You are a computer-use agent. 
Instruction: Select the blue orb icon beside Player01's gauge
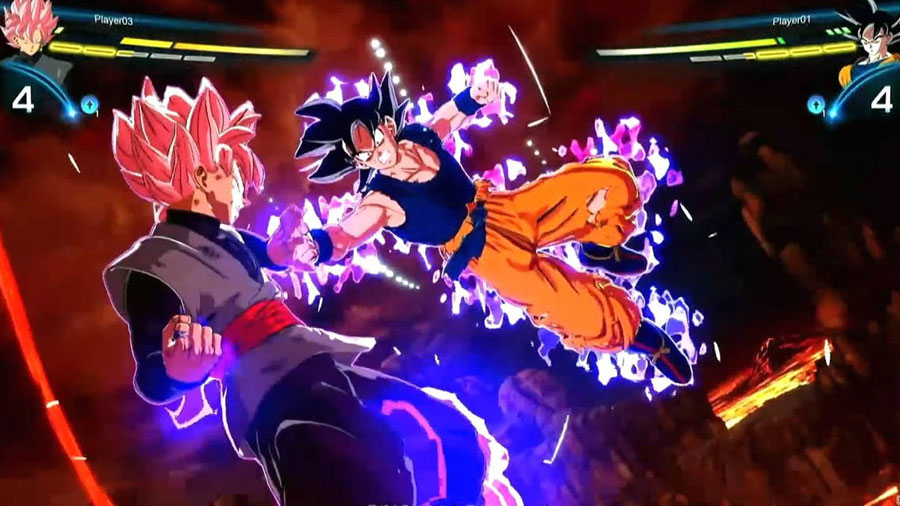[x=817, y=103]
